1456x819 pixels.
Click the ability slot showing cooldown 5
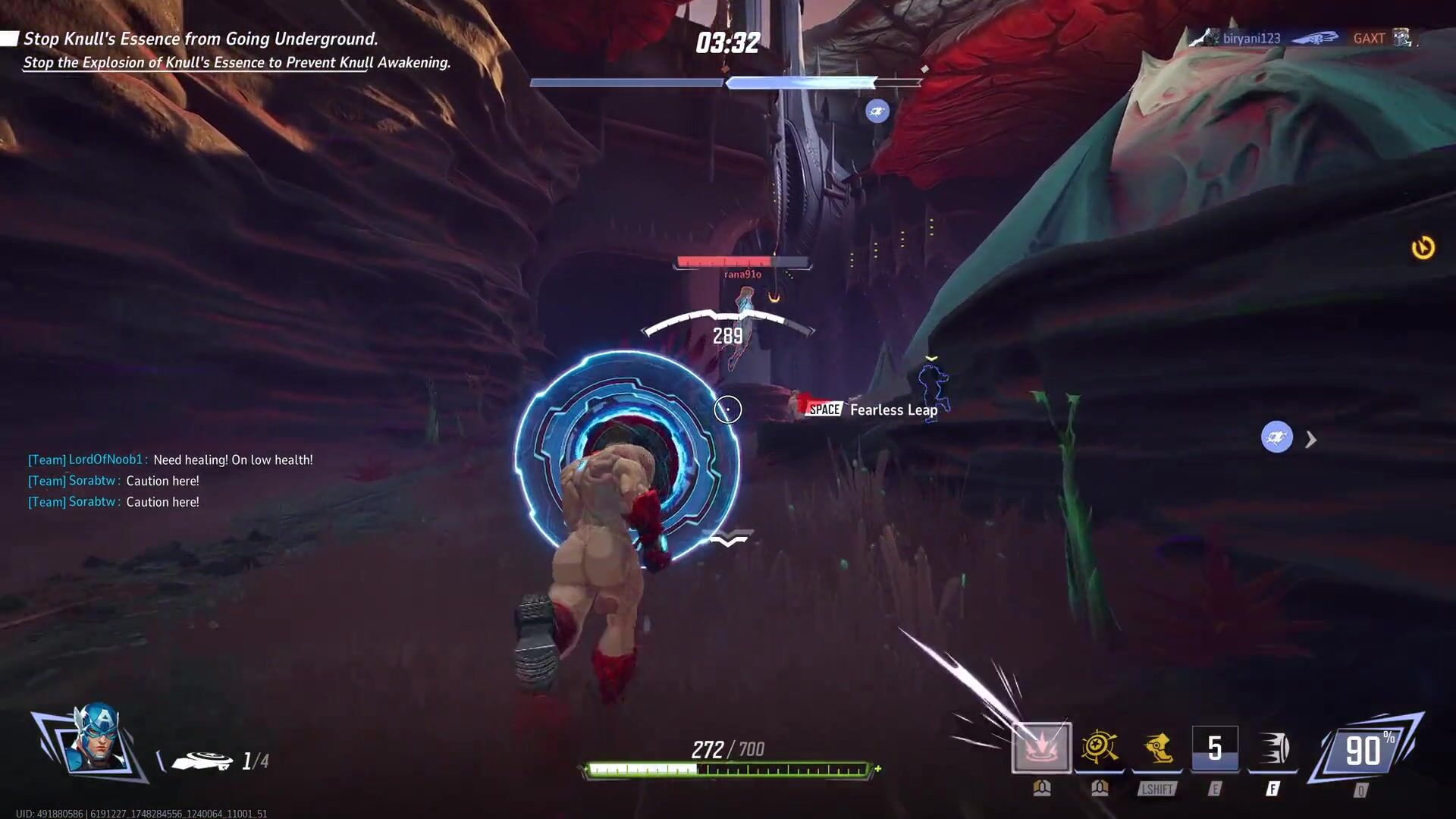click(x=1215, y=748)
